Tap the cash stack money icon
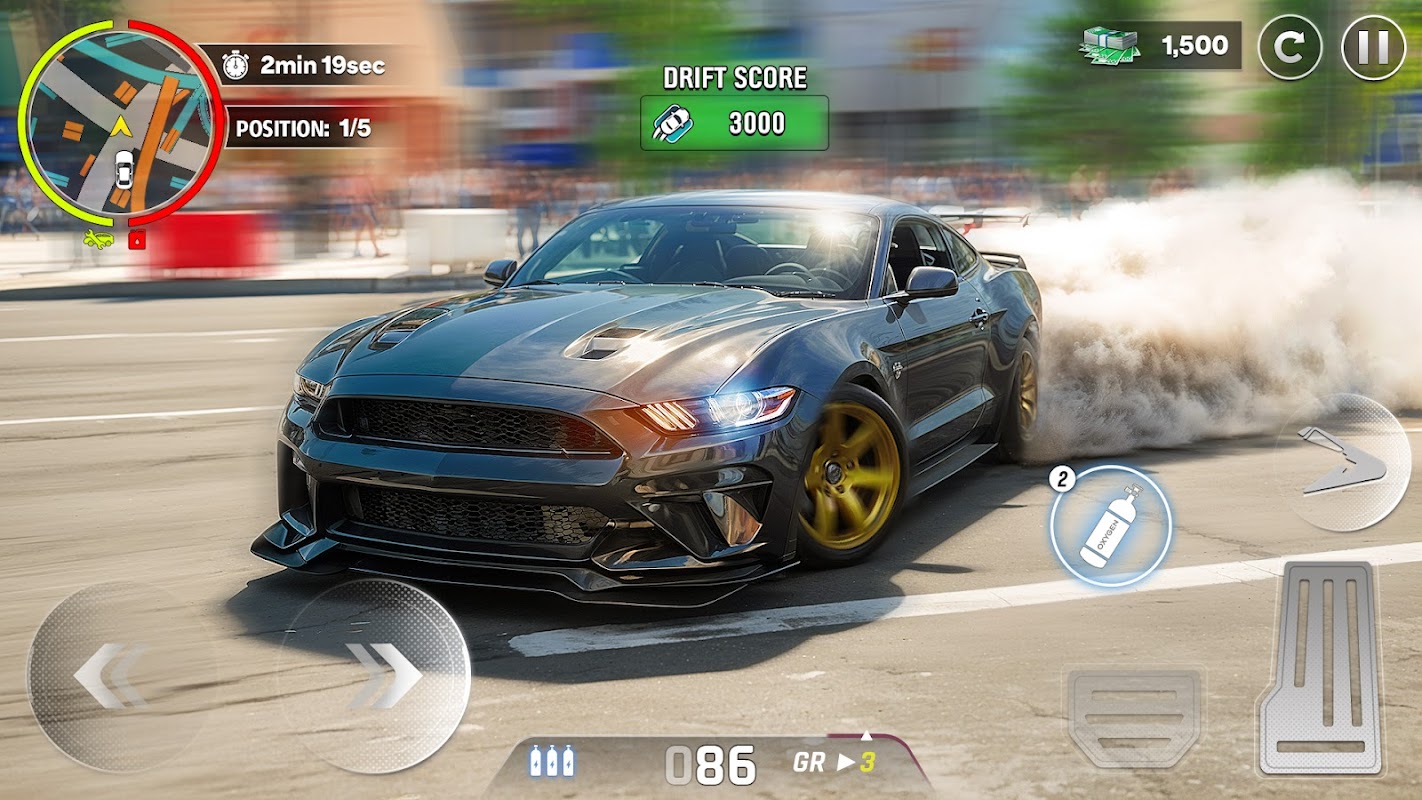The height and width of the screenshot is (800, 1422). pyautogui.click(x=1110, y=44)
